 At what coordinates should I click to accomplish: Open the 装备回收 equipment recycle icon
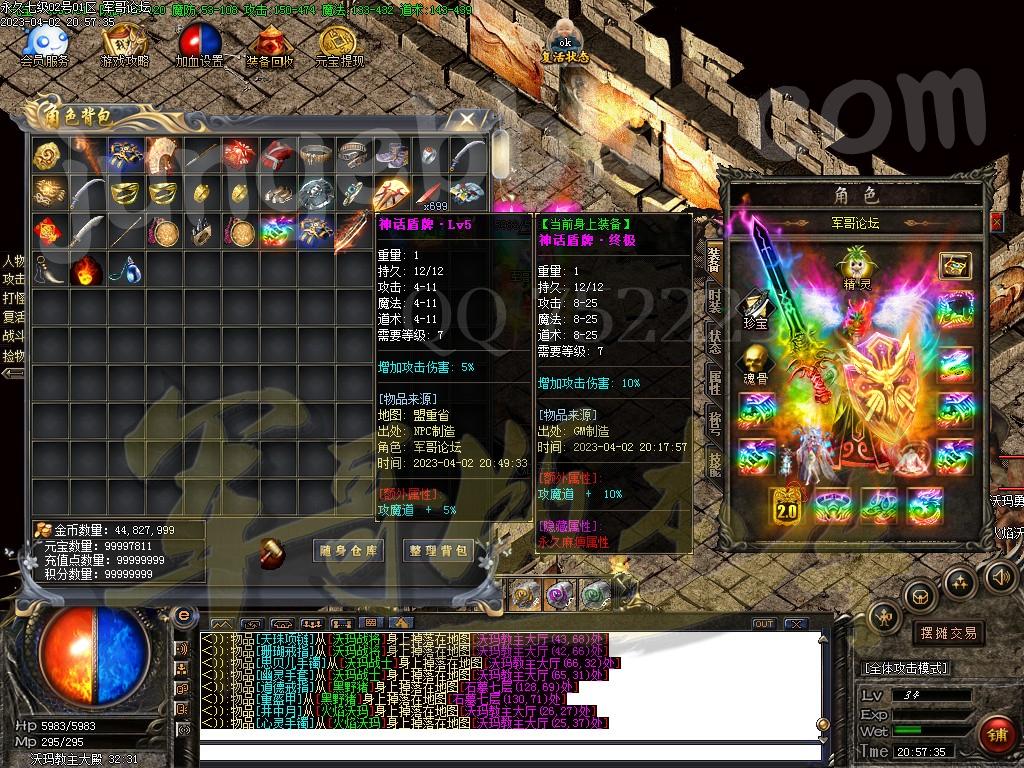pos(270,43)
